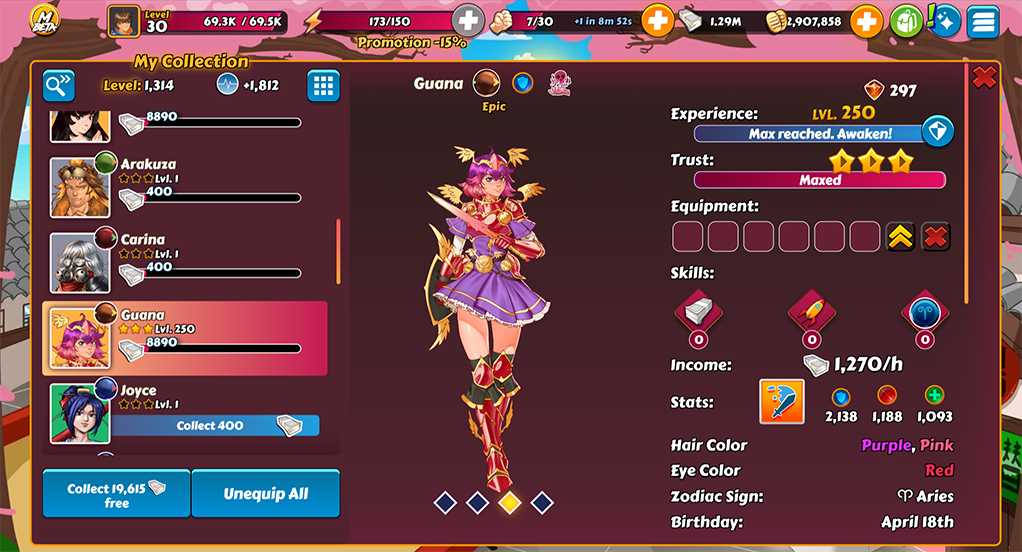
Task: Select the yellow diamond pose indicator
Action: coord(509,502)
